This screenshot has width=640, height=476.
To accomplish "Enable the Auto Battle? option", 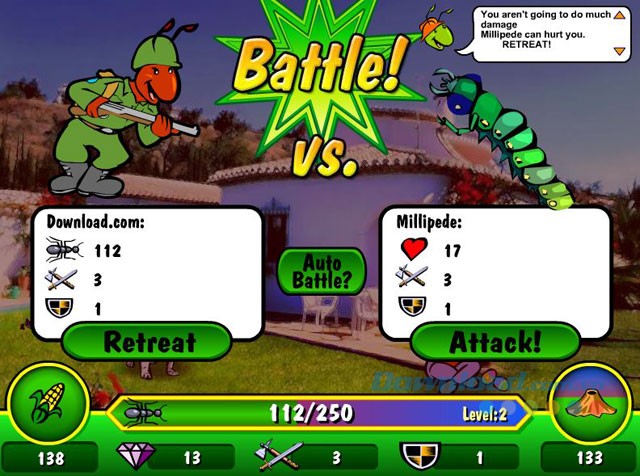I will click(x=322, y=271).
